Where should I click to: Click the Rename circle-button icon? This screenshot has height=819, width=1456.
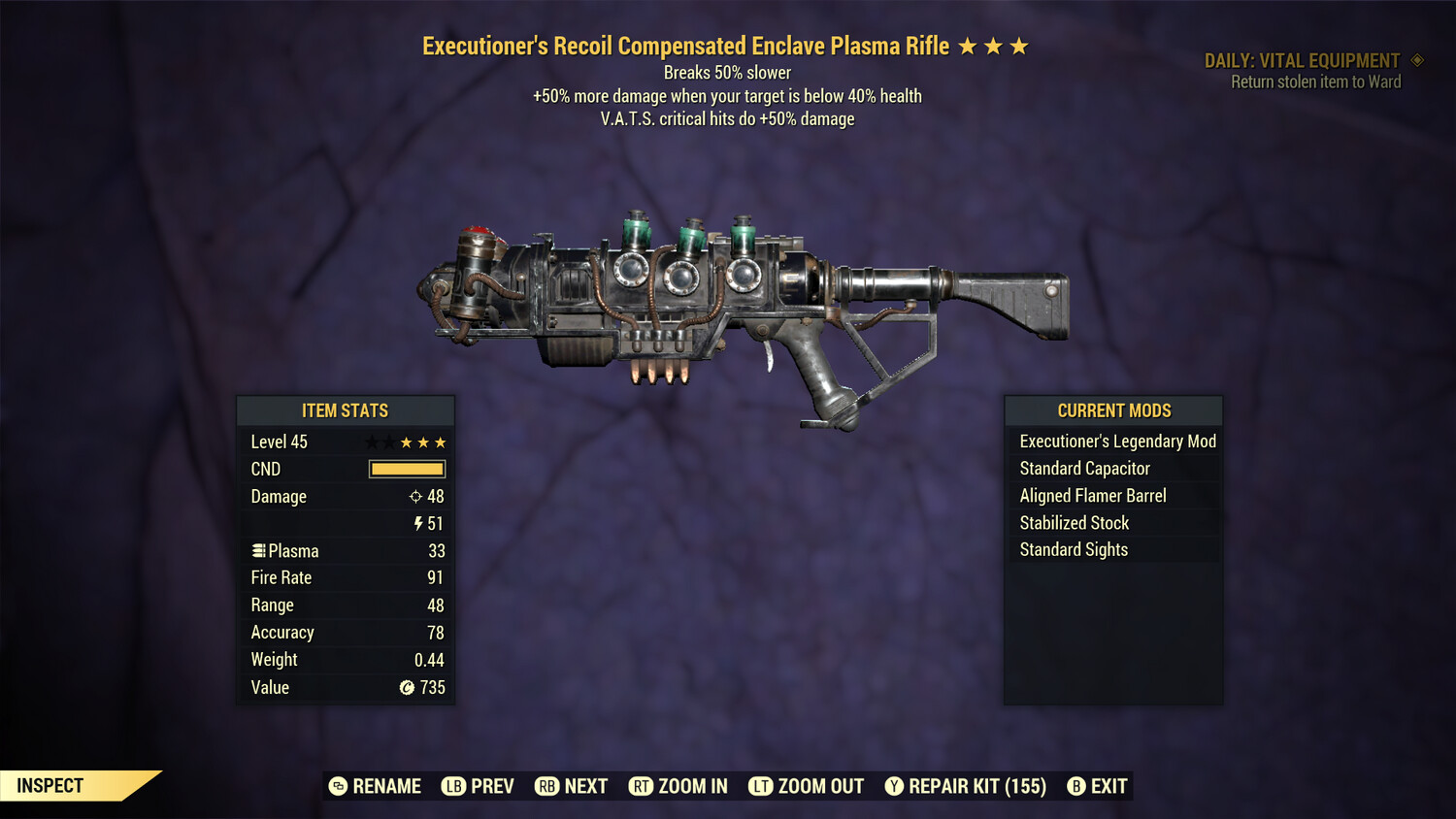(339, 786)
